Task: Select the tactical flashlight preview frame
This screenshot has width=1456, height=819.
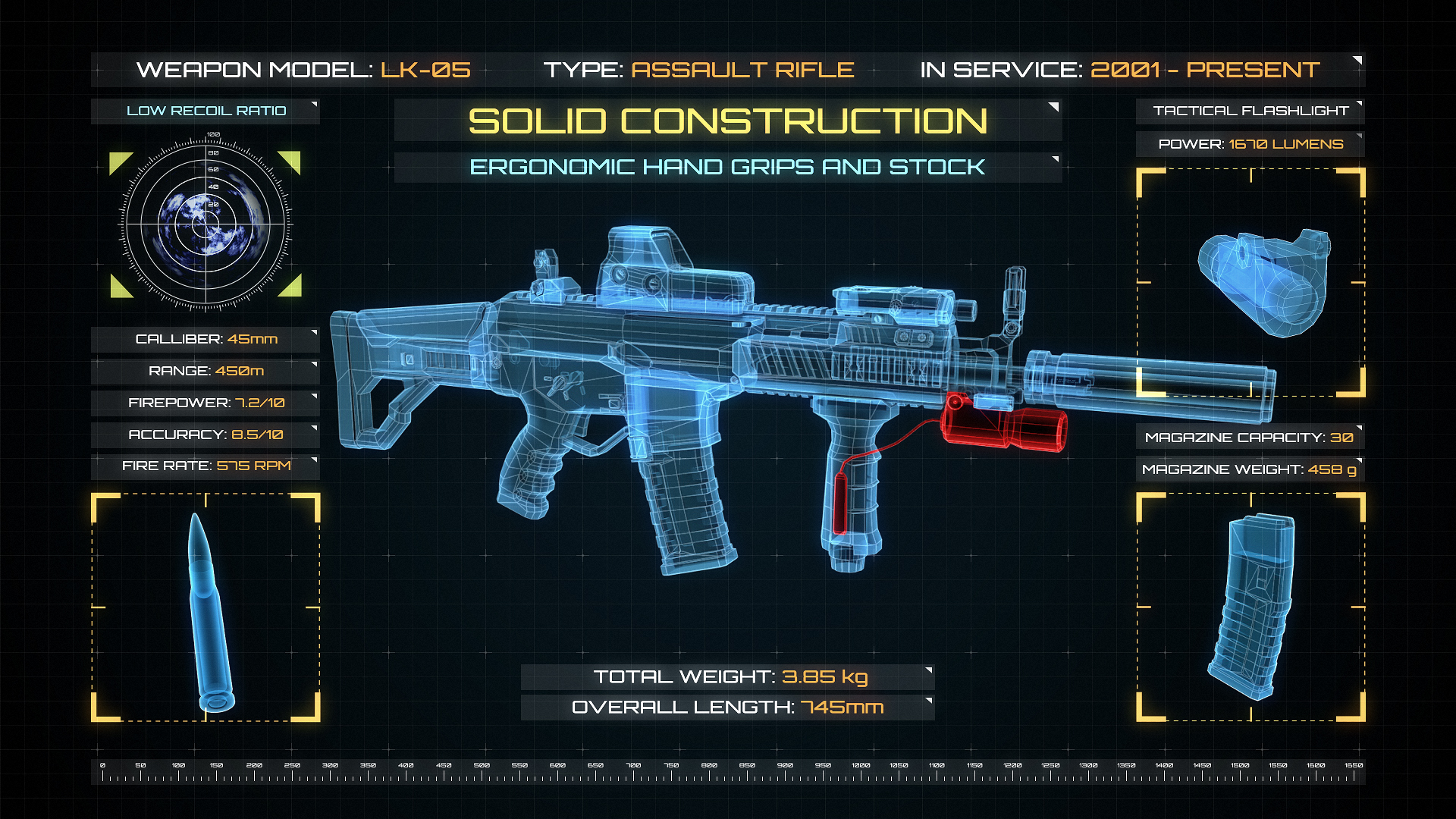Action: coord(1250,282)
